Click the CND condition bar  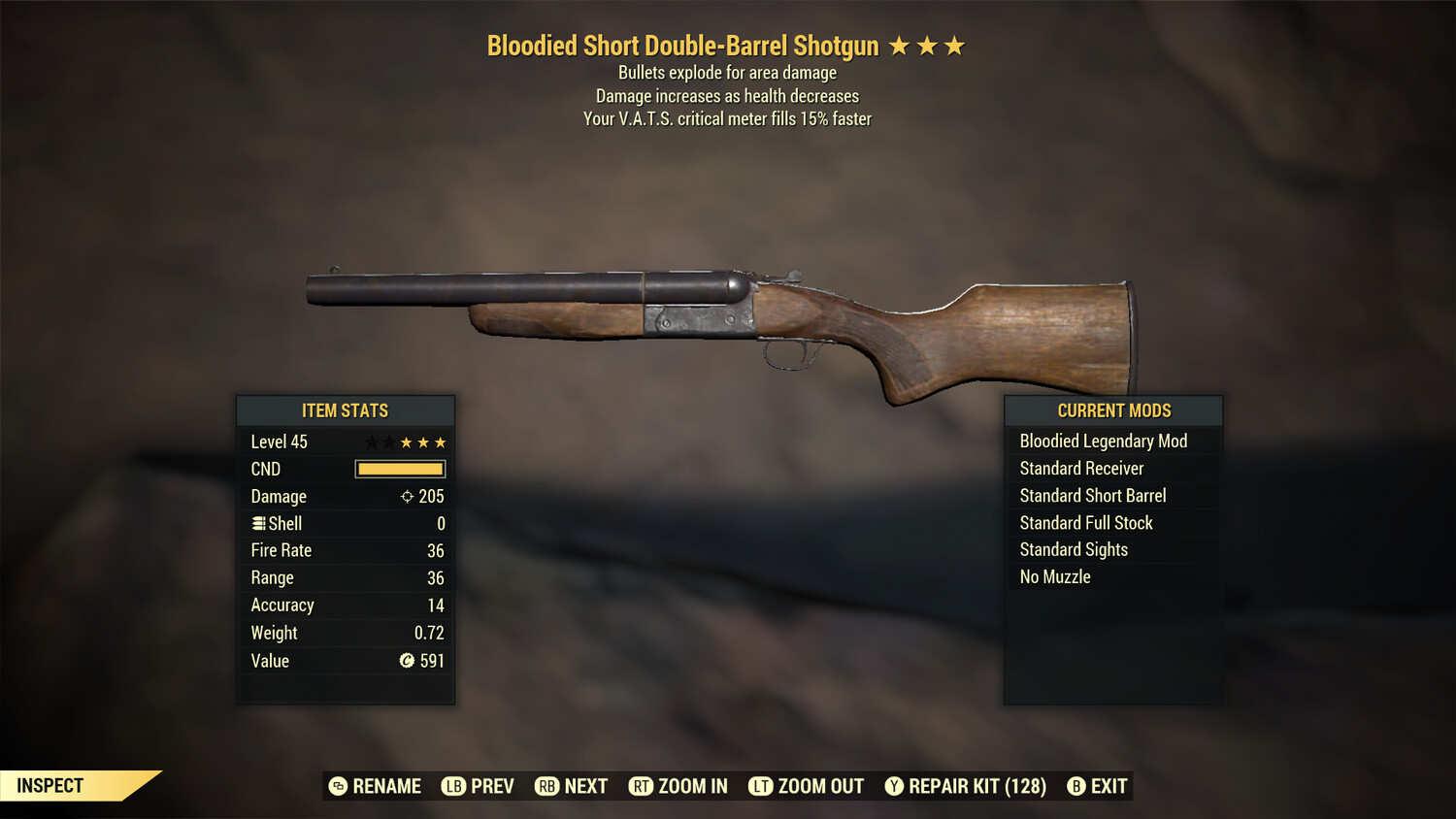click(399, 469)
